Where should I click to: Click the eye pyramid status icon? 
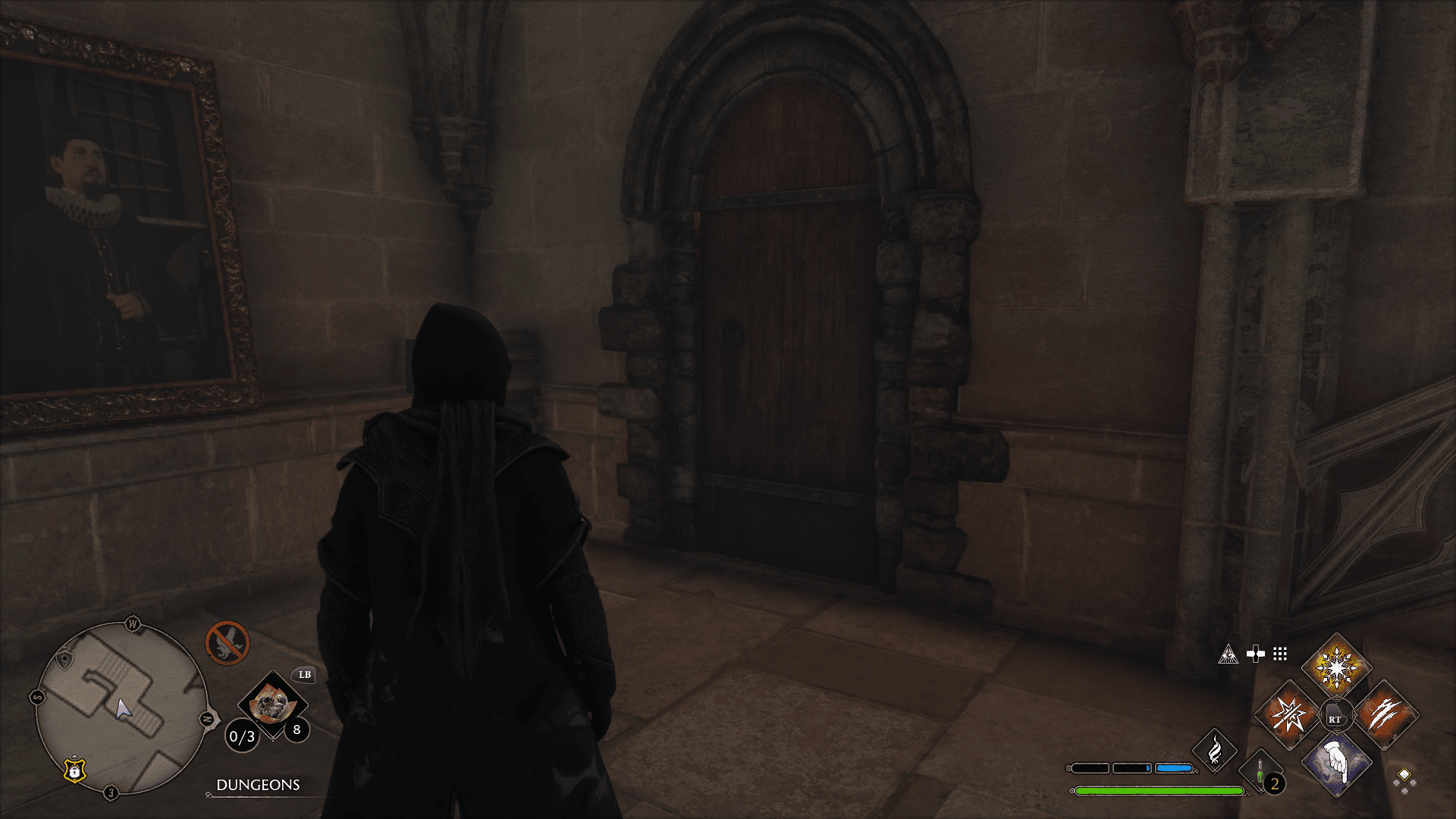(x=1228, y=654)
